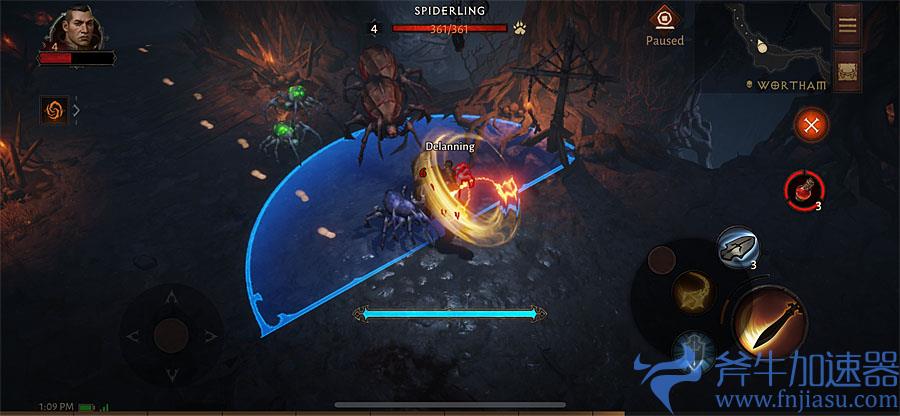The image size is (900, 416).
Task: Use the red health potion
Action: (803, 187)
